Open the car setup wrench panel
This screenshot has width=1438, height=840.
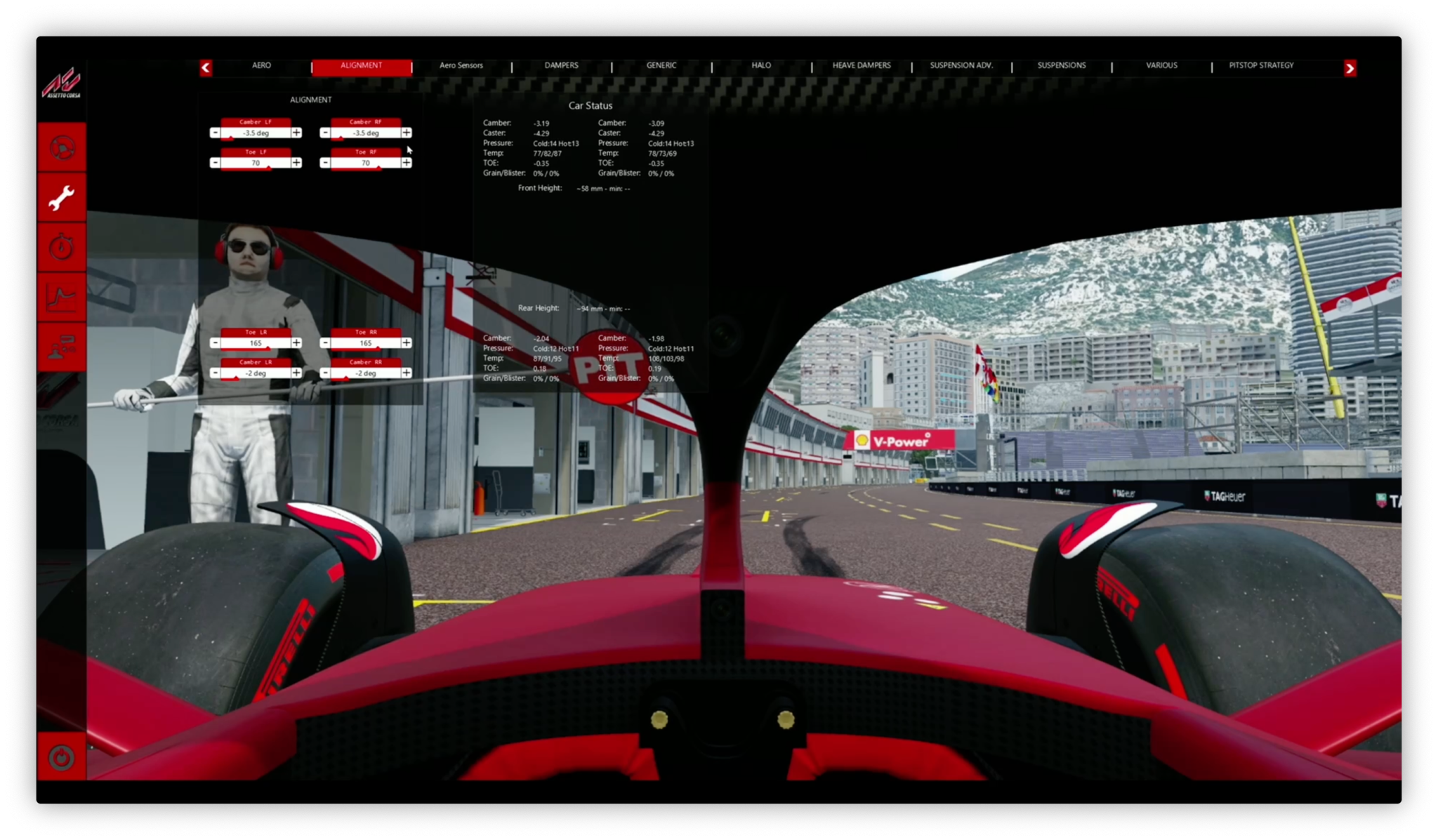point(62,196)
